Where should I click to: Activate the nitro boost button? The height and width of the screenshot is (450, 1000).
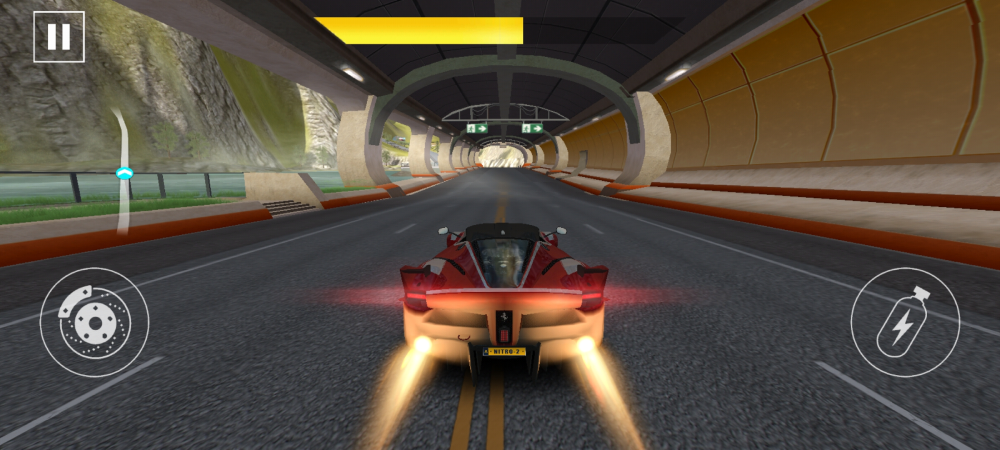pyautogui.click(x=905, y=322)
